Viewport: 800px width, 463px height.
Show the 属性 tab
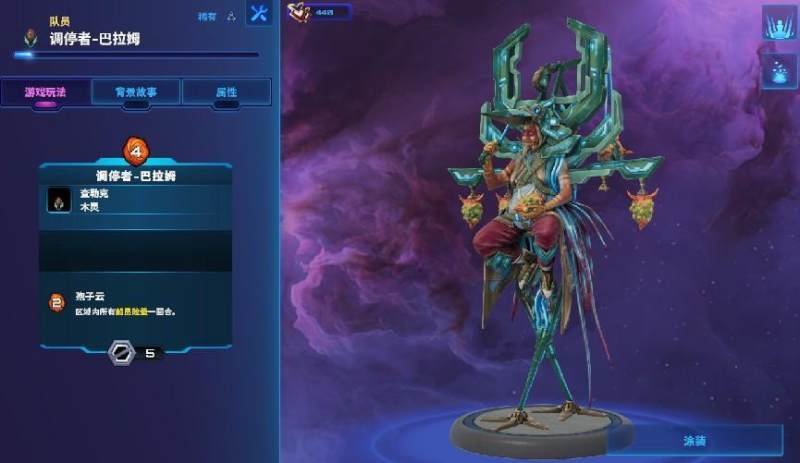(x=226, y=91)
